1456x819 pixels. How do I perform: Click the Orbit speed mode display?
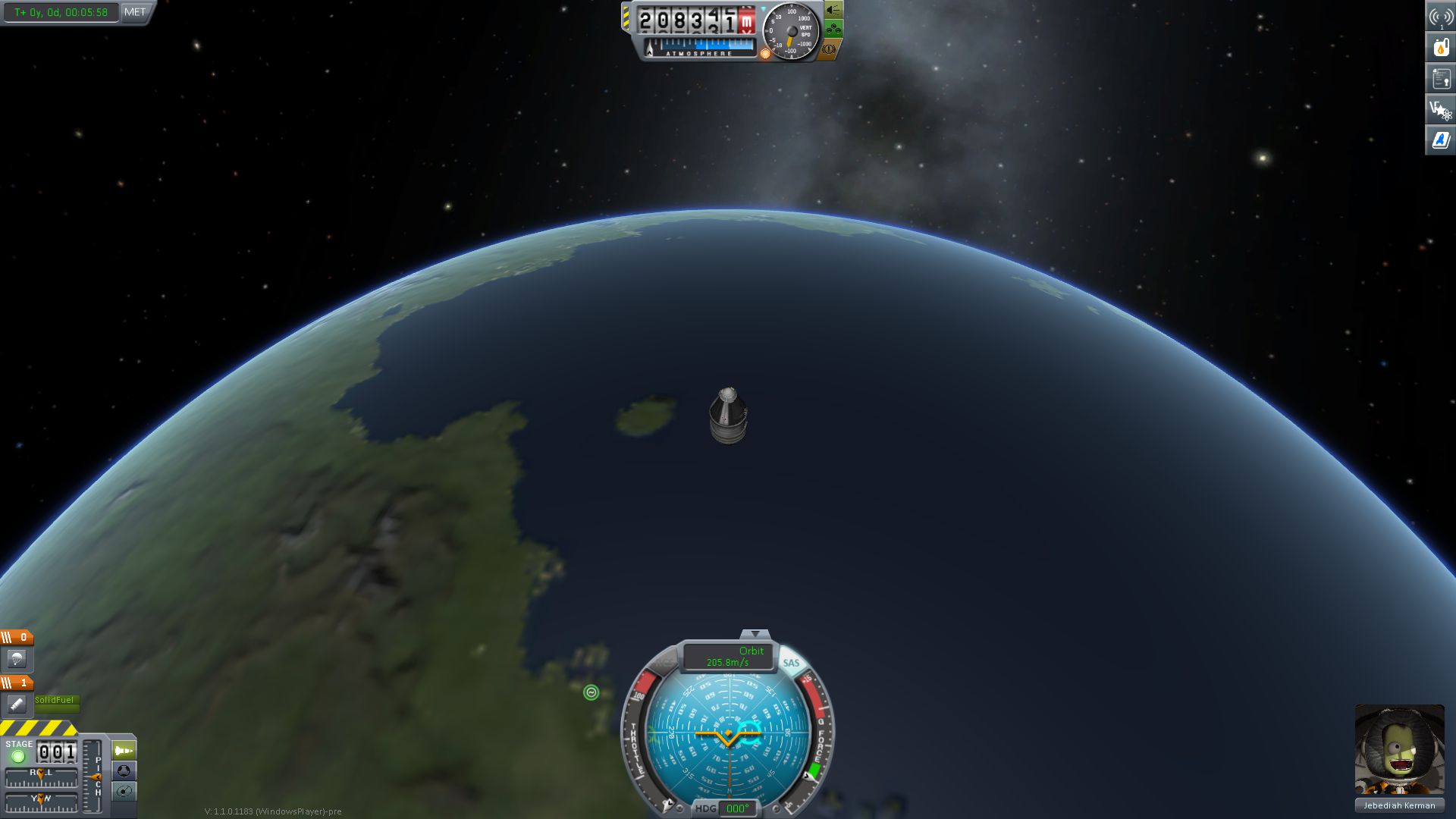click(727, 657)
